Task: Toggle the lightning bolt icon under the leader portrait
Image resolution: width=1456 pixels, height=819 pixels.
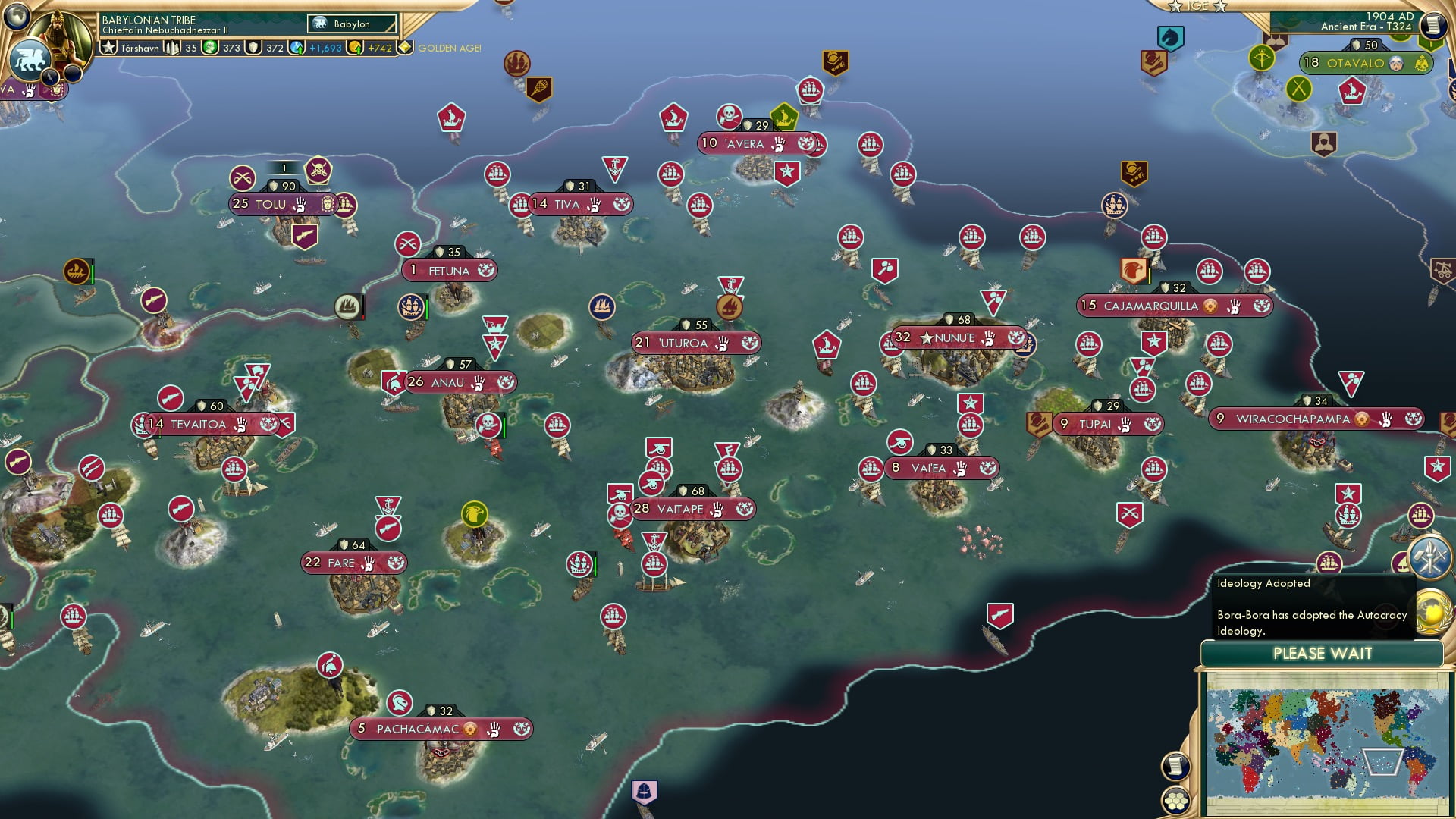Action: point(49,77)
